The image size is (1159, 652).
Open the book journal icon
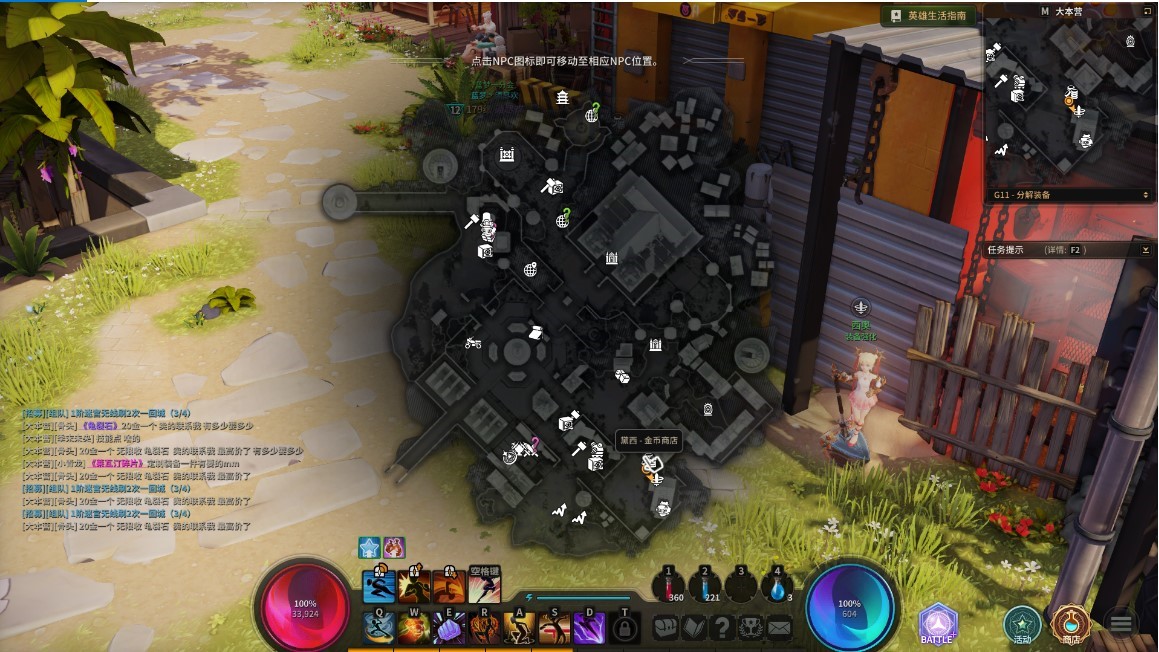(x=694, y=628)
